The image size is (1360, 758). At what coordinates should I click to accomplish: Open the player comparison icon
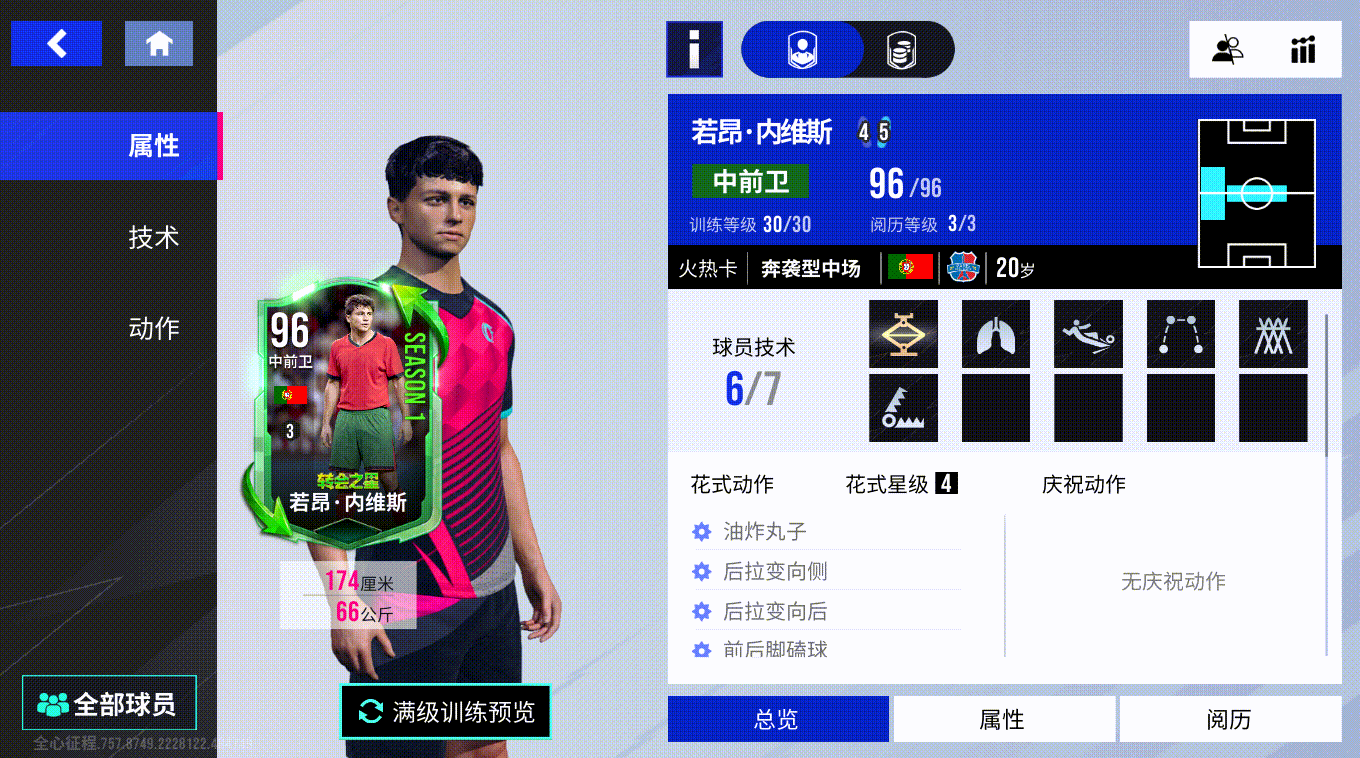1228,49
